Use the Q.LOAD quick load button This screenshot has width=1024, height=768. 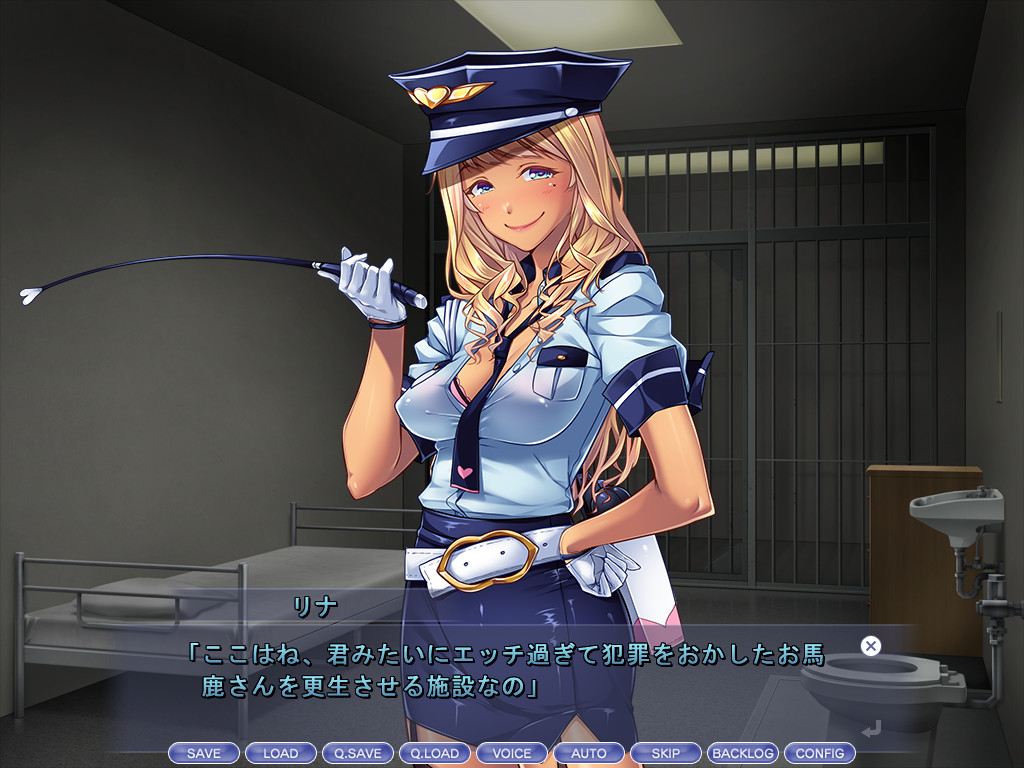(435, 753)
